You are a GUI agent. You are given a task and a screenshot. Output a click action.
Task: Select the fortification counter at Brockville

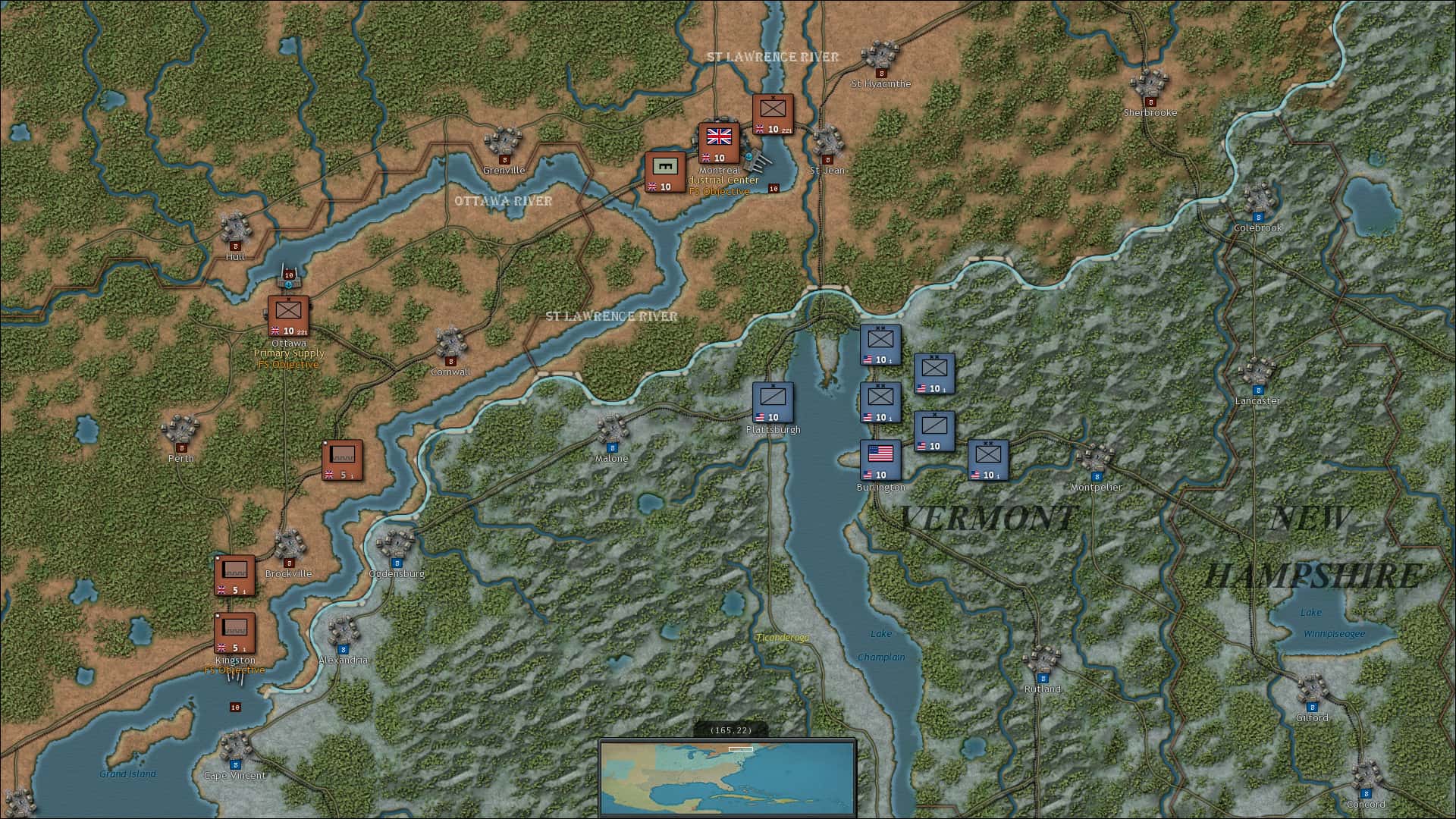(x=234, y=574)
